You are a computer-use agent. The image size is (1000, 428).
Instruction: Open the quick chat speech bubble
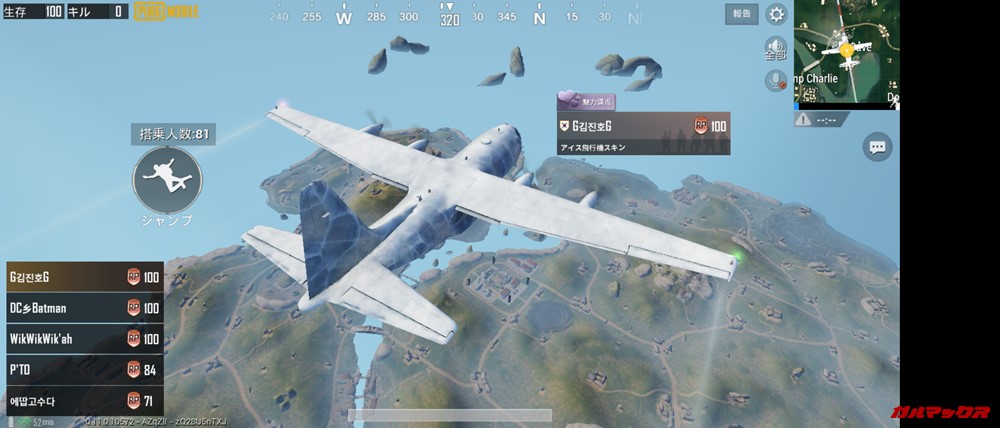pos(878,148)
